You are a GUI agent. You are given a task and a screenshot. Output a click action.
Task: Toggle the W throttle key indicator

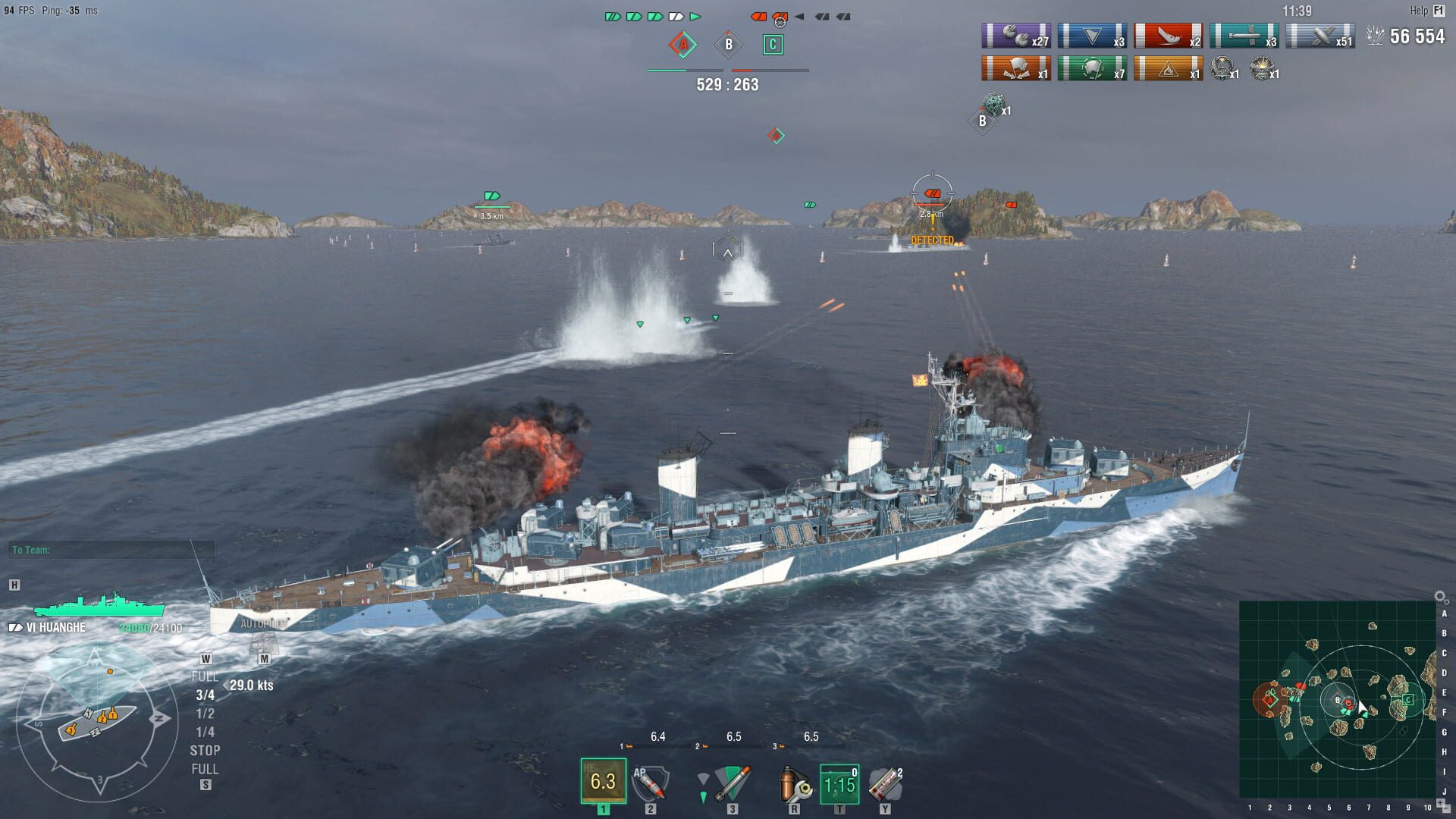click(206, 659)
